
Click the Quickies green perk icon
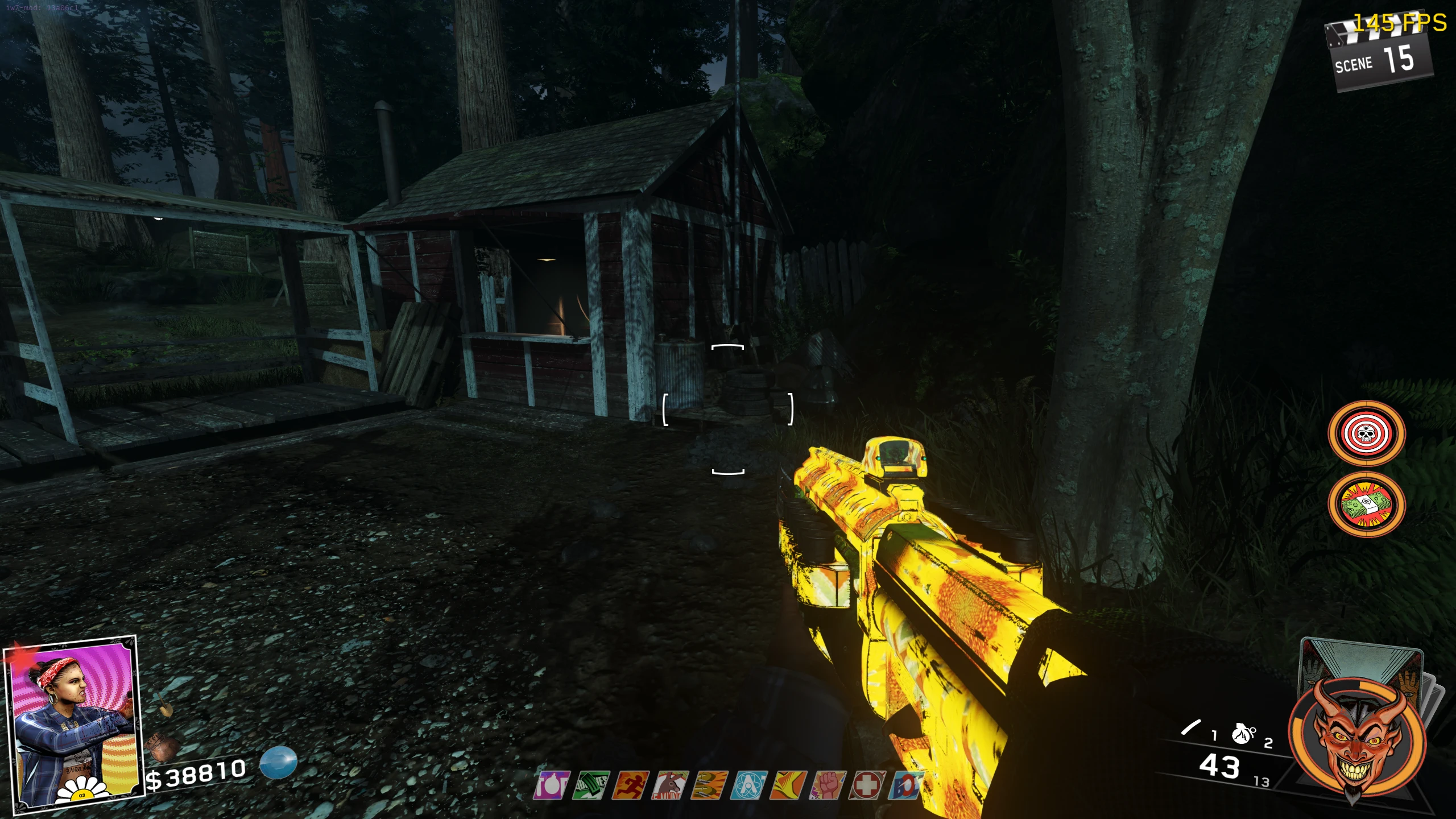pyautogui.click(x=591, y=785)
